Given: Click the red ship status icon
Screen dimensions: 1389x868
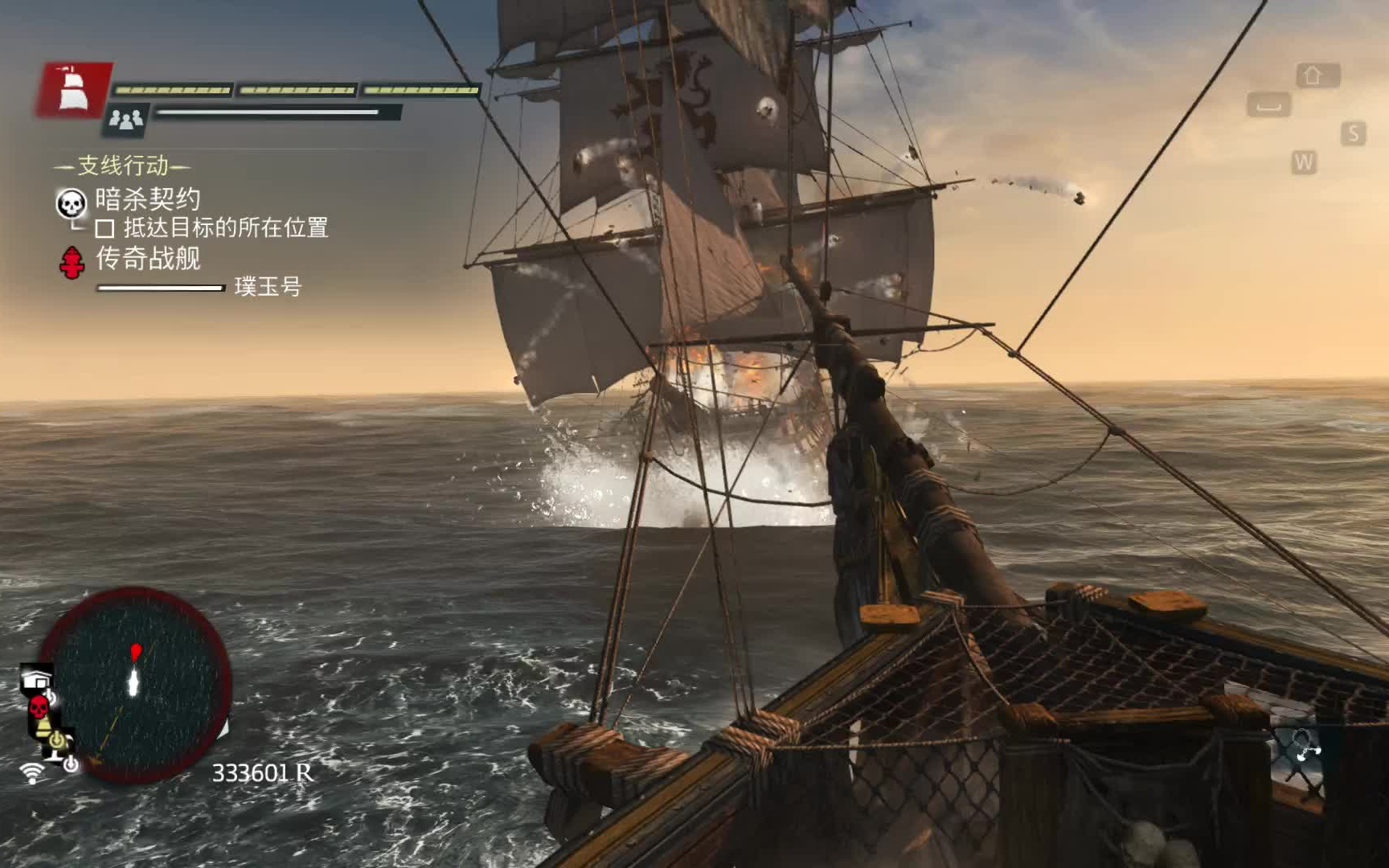Looking at the screenshot, I should click(x=72, y=89).
